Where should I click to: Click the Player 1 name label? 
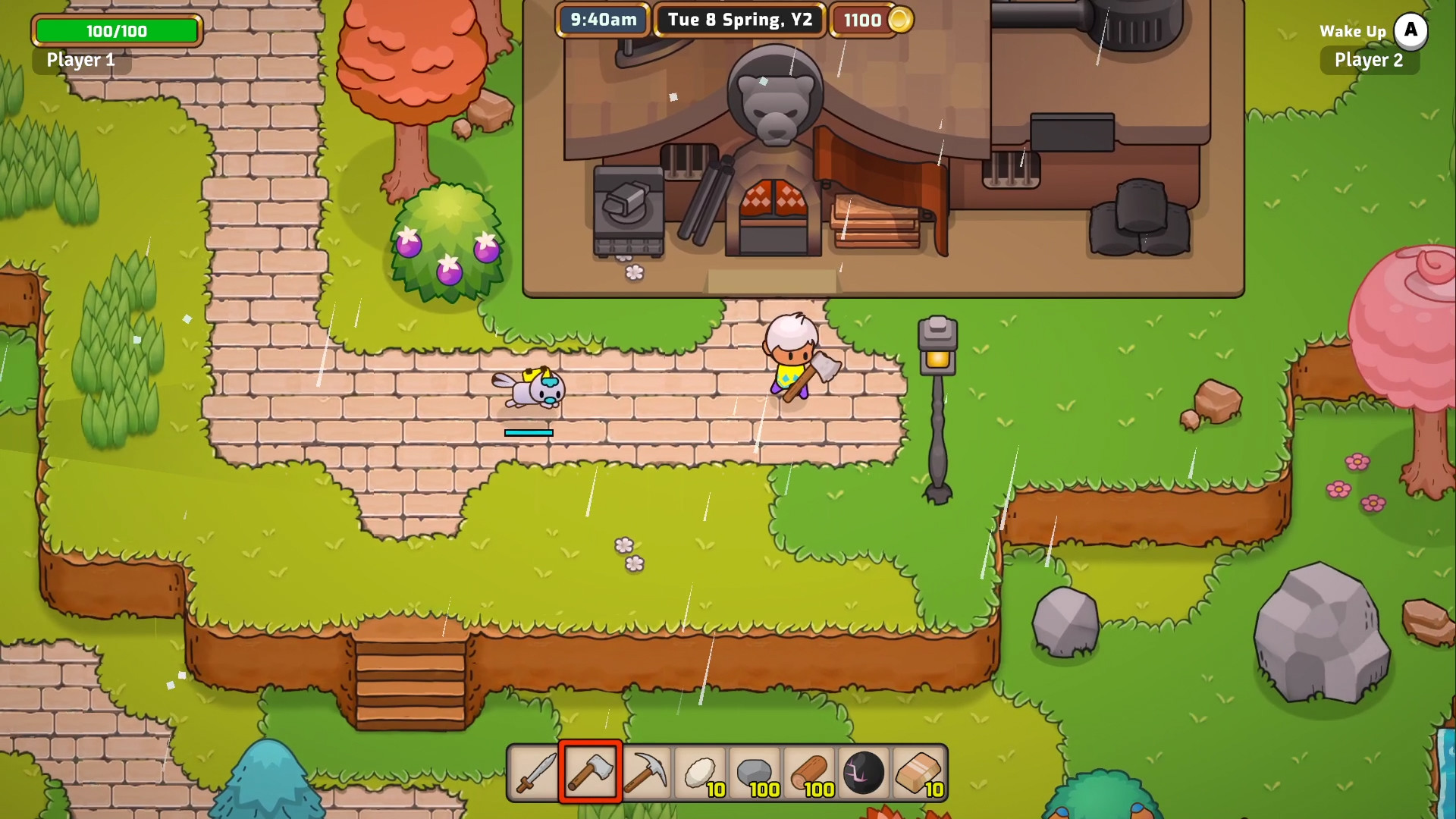80,61
